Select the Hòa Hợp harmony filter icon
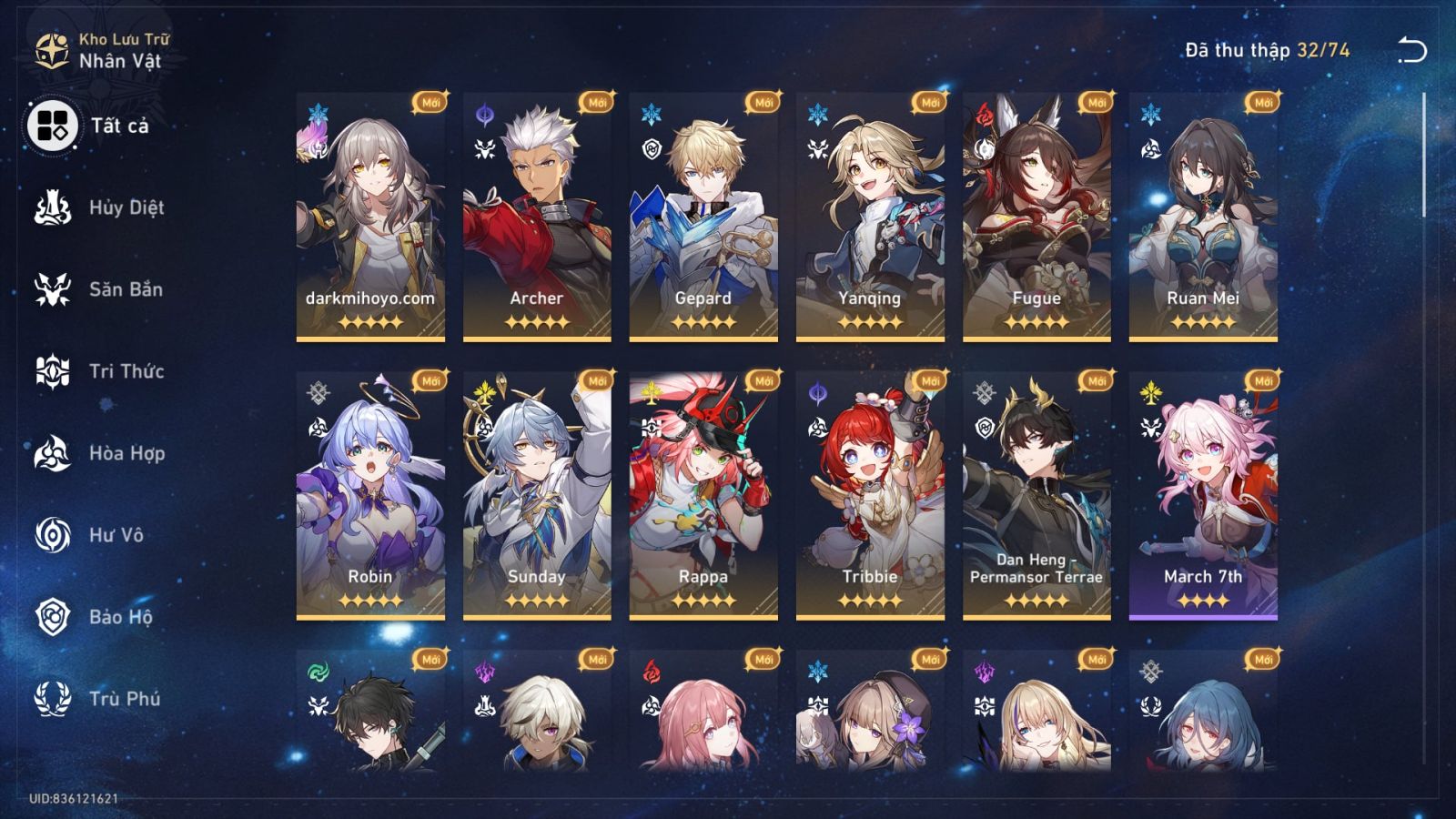Screen dimensions: 1456x819 [x=52, y=453]
